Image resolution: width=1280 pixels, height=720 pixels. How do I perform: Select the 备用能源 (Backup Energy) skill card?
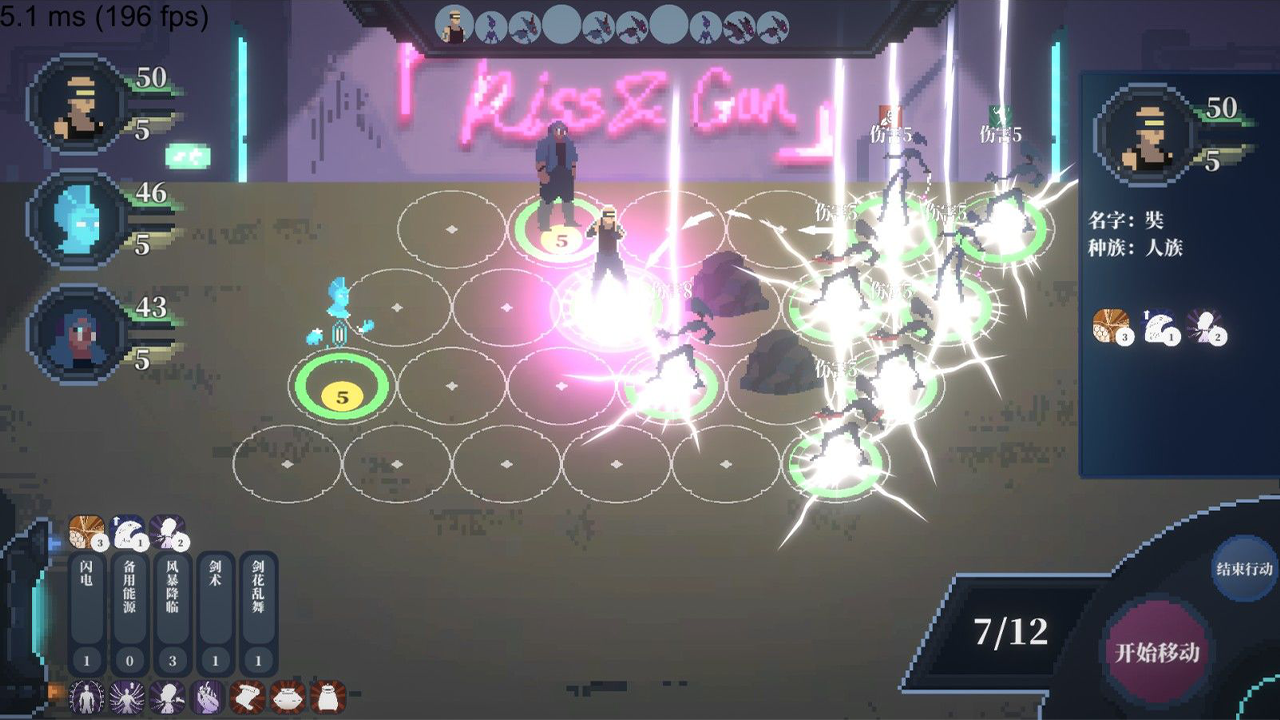point(128,597)
